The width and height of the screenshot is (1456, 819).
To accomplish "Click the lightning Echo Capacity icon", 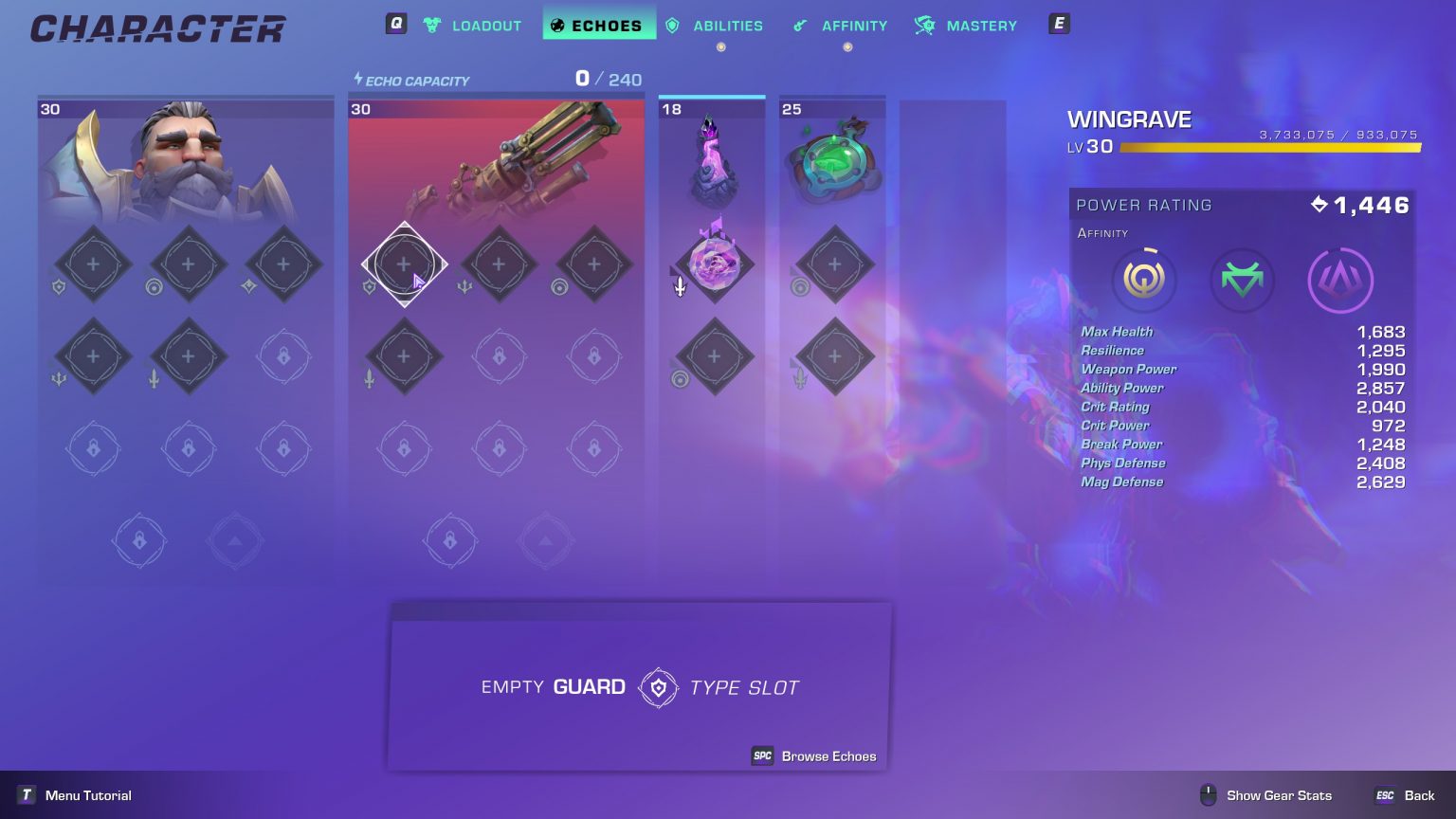I will [x=359, y=81].
